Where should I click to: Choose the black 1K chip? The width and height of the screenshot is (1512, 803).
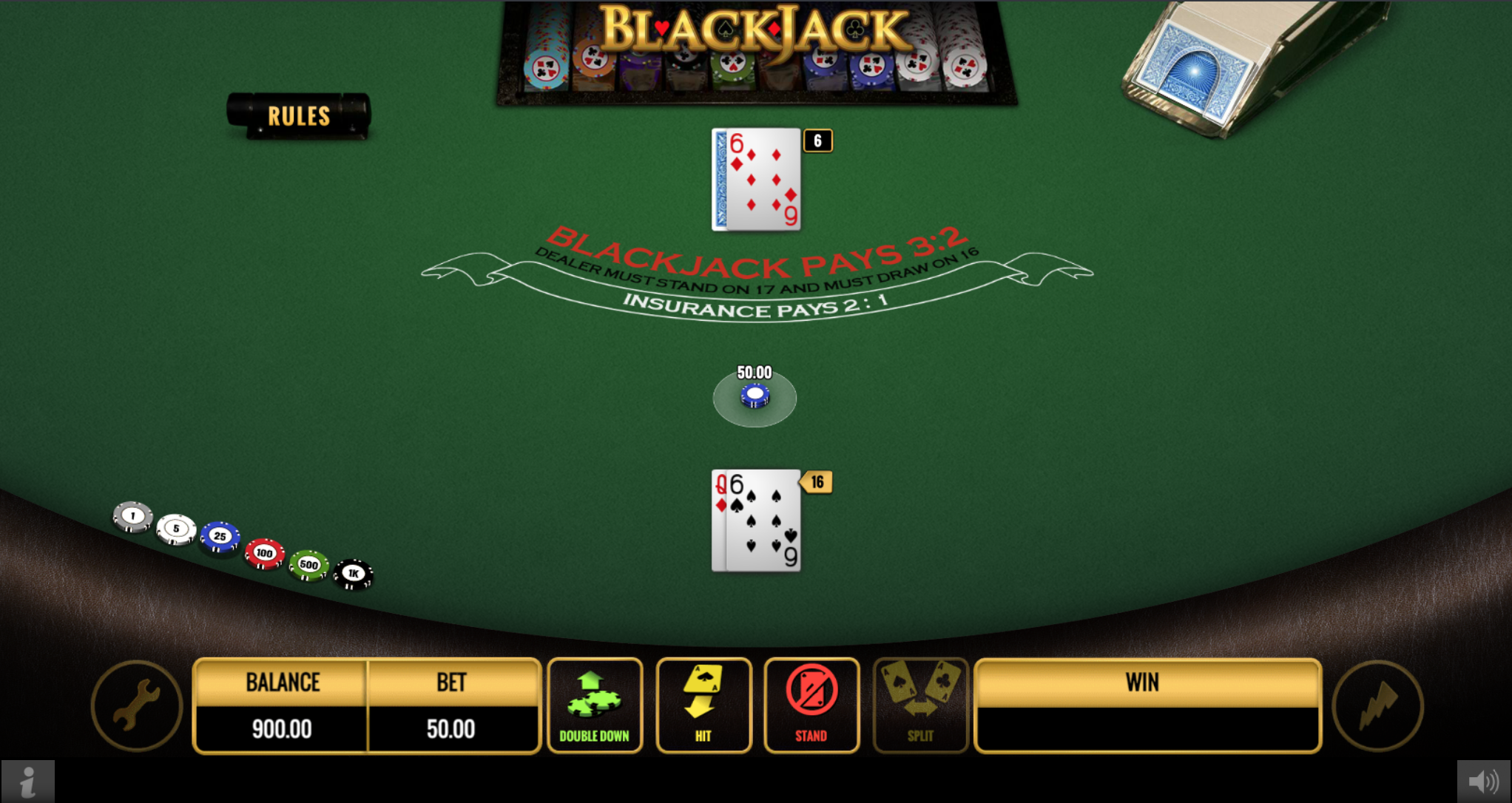(x=354, y=574)
